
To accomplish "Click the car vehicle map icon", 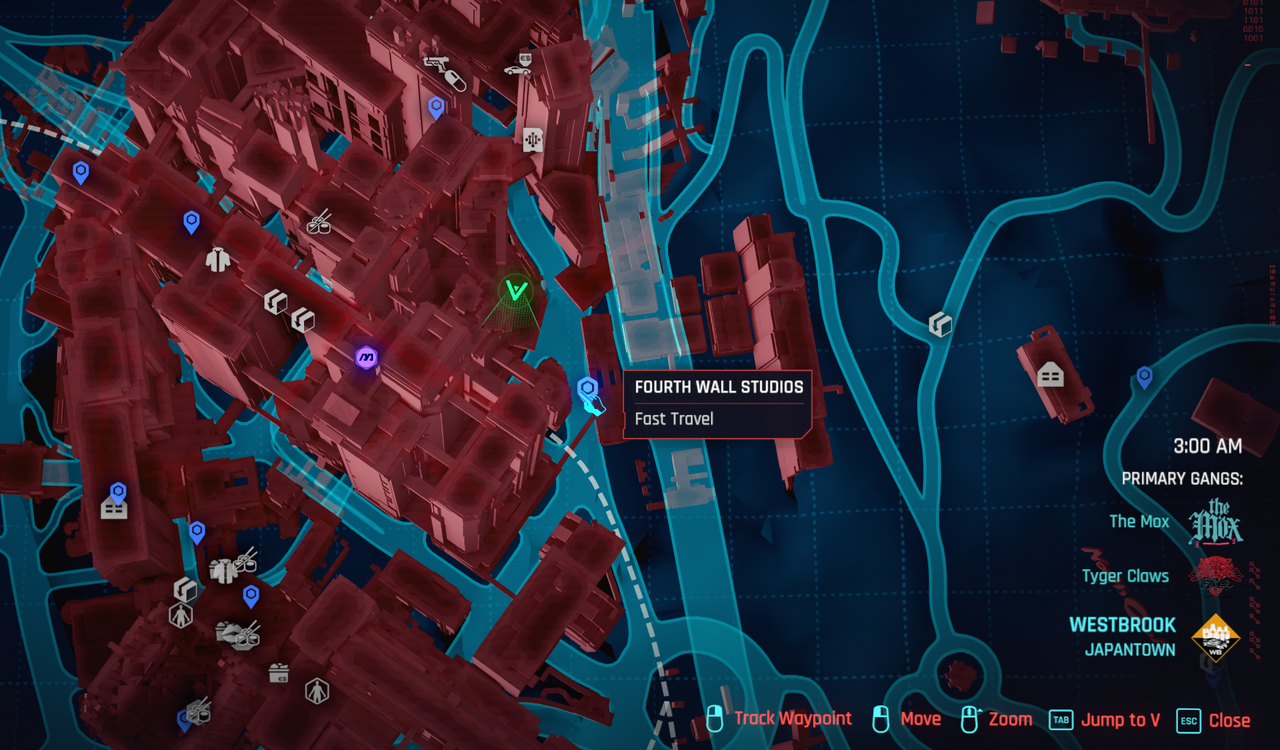I will pos(517,70).
